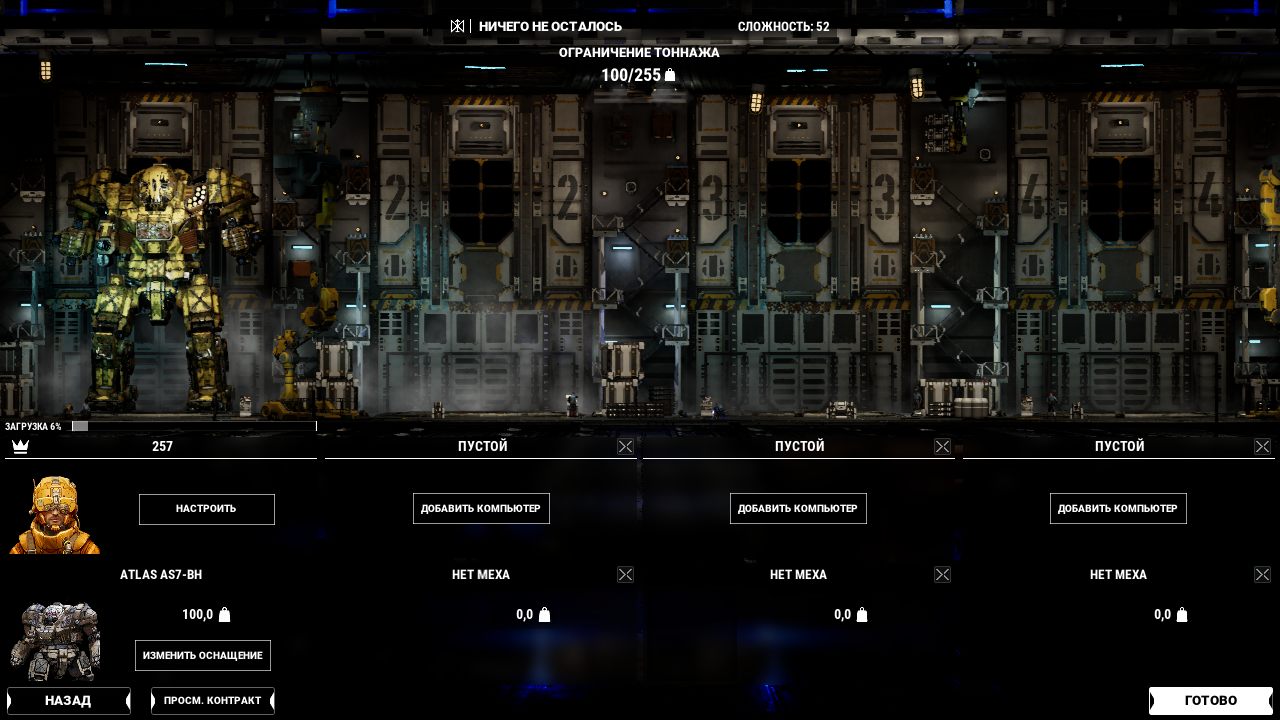Open ИЗМЕНИТЬ ОСНАЩЕНИЕ for the Atlas
Image resolution: width=1280 pixels, height=720 pixels.
[203, 656]
